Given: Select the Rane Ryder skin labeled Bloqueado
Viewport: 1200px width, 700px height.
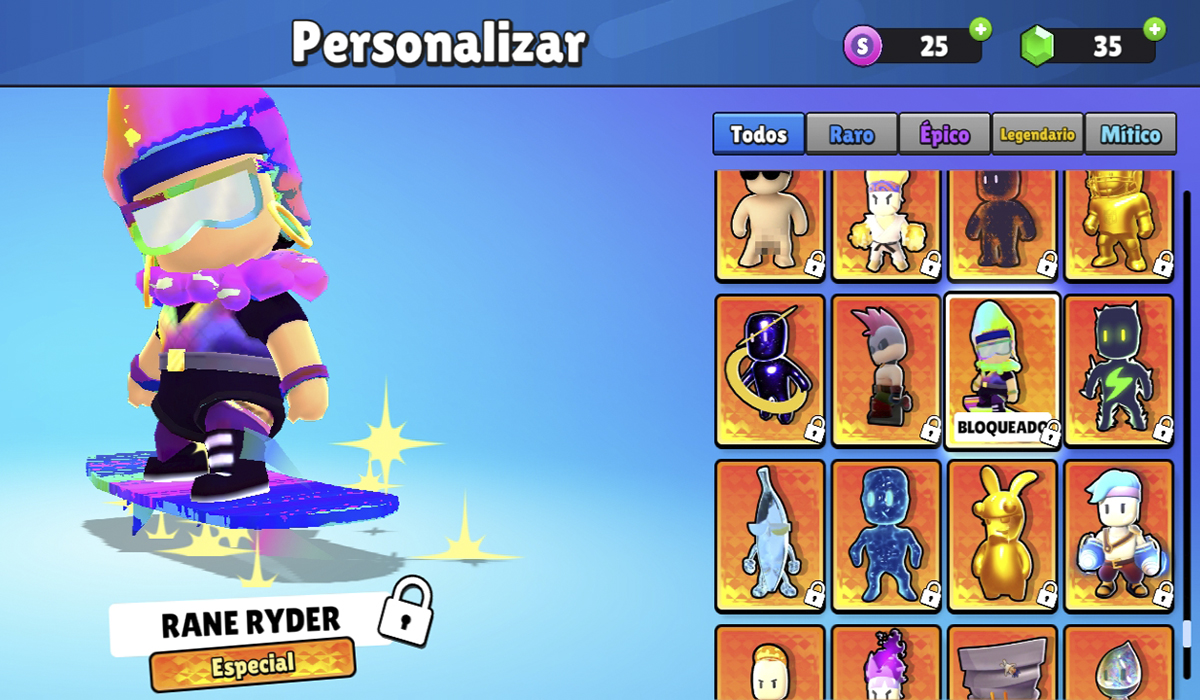Looking at the screenshot, I should tap(1002, 371).
